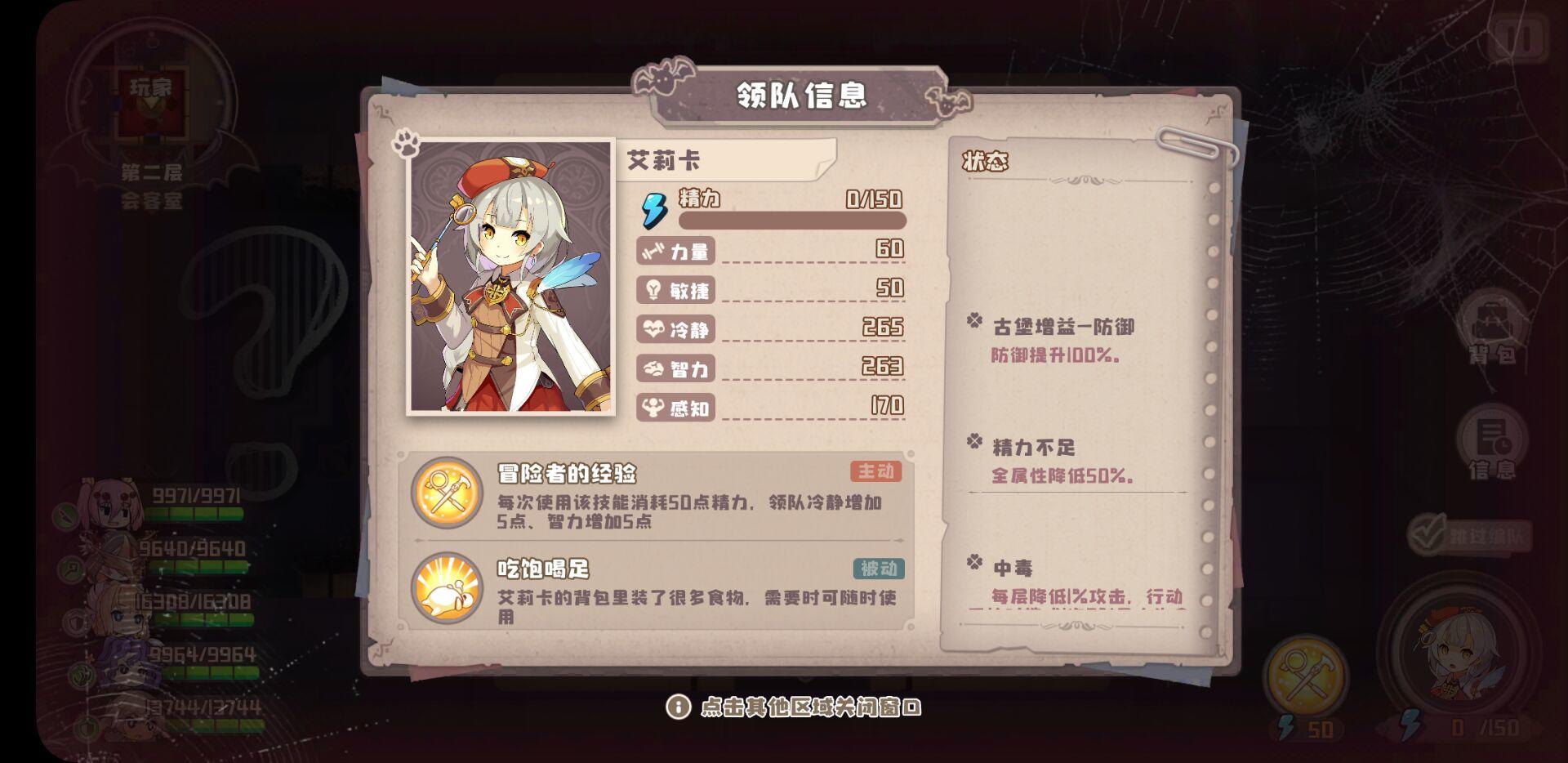1568x763 pixels.
Task: Click the 感知 perception stat icon
Action: click(652, 409)
